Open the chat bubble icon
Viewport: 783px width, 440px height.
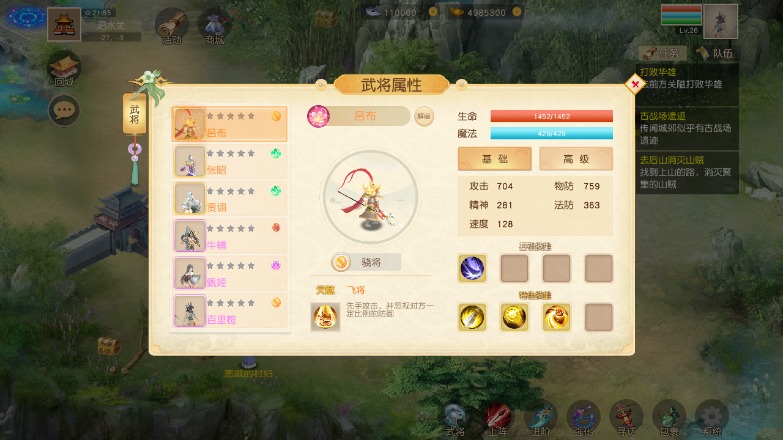(65, 110)
